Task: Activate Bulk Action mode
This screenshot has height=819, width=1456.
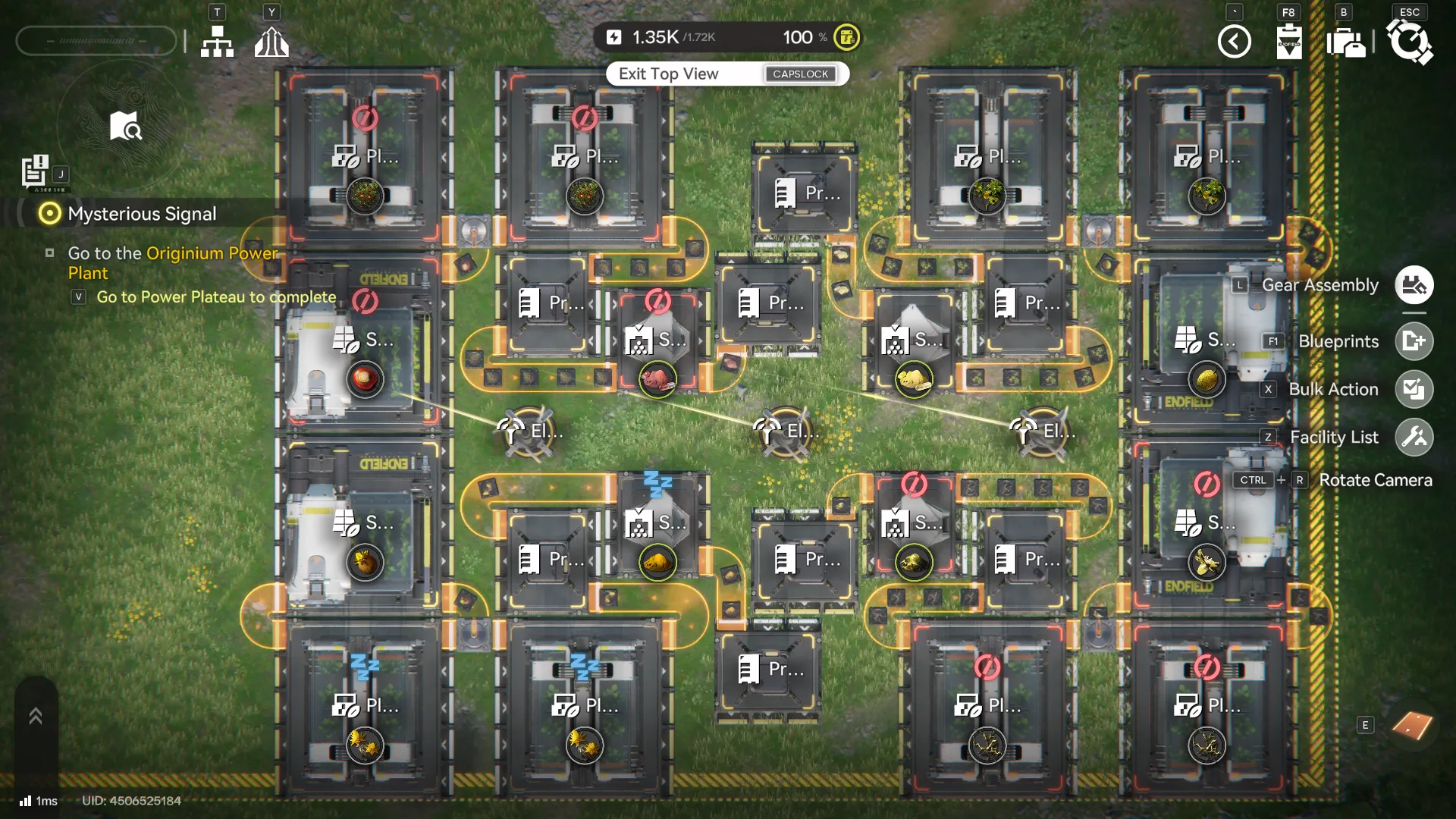Action: (x=1414, y=389)
